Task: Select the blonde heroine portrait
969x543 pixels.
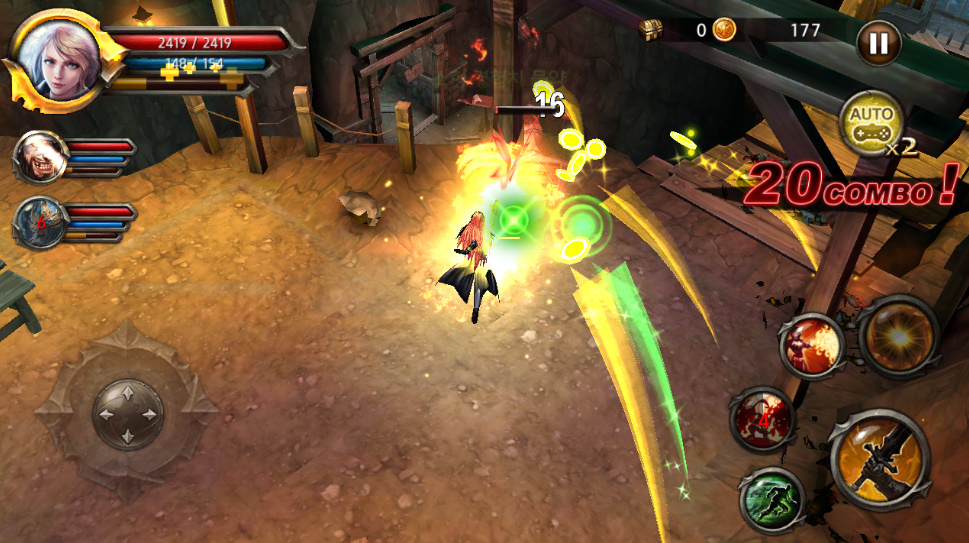Action: [x=57, y=57]
